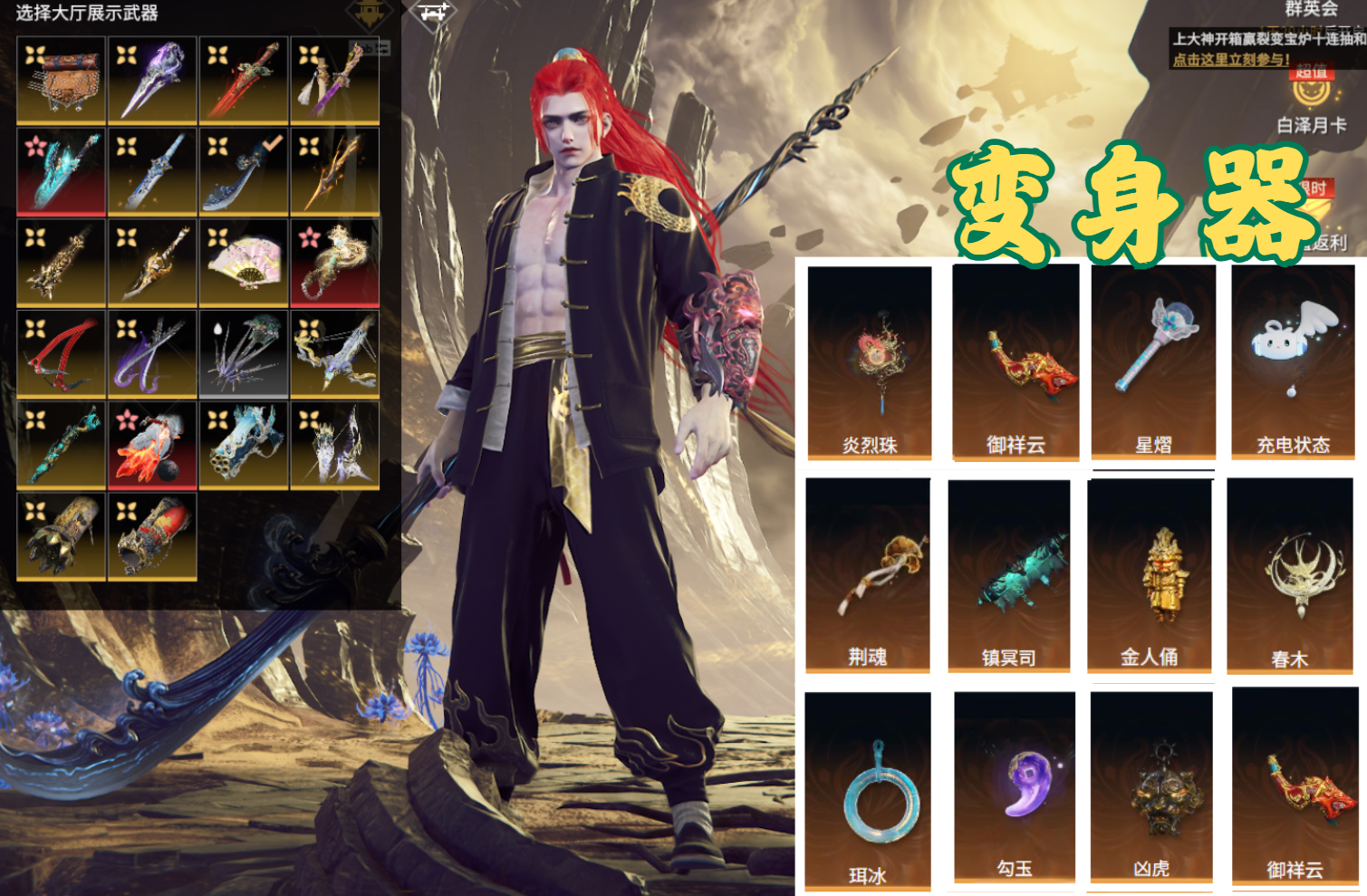Select the 星熠 star wand card
Screen dimensions: 1367x896
coord(1153,362)
